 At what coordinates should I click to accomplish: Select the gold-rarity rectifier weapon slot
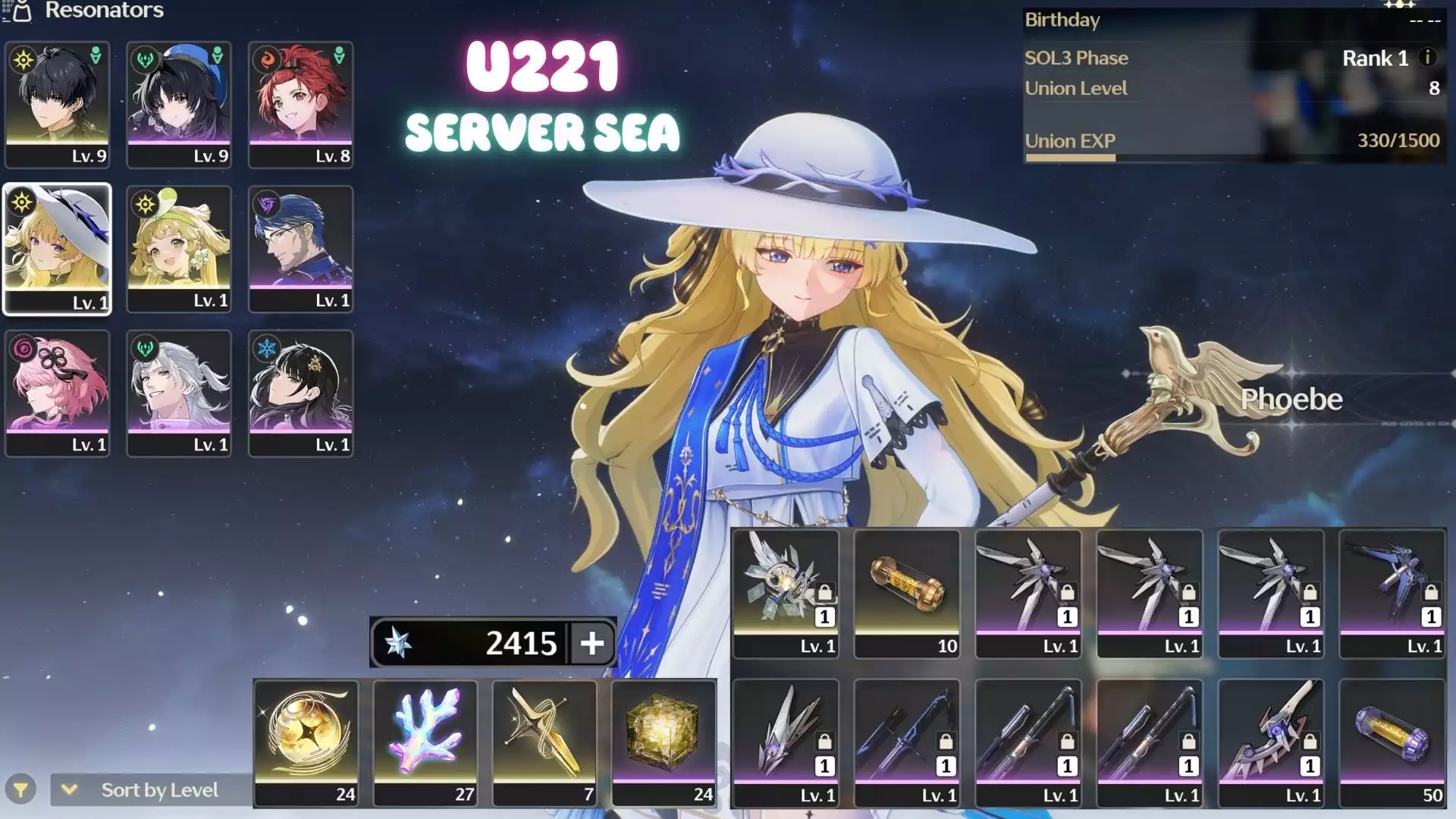[x=786, y=593]
